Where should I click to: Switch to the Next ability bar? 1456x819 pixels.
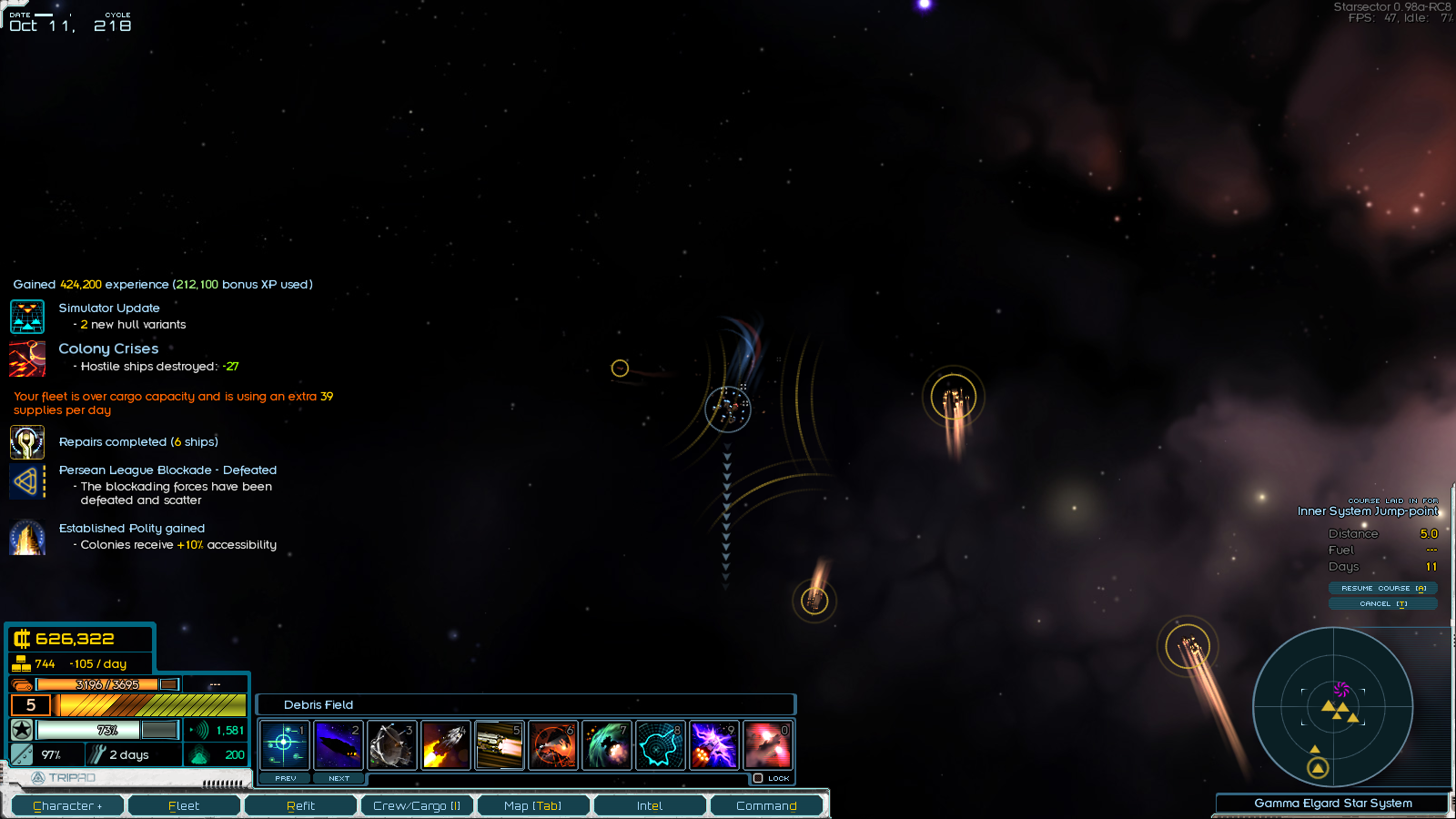tap(339, 778)
